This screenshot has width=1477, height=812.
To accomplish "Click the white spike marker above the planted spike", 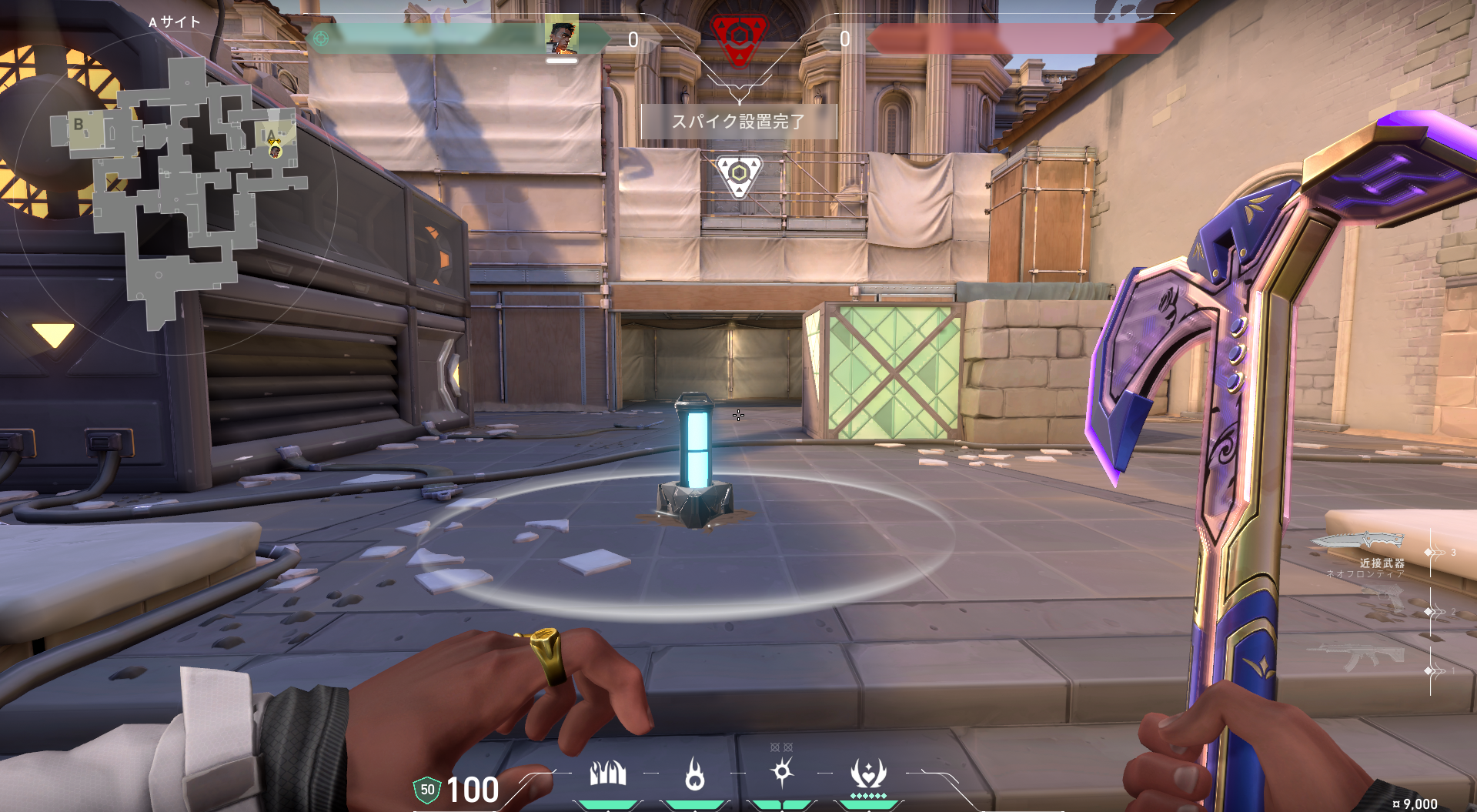I will 738,174.
